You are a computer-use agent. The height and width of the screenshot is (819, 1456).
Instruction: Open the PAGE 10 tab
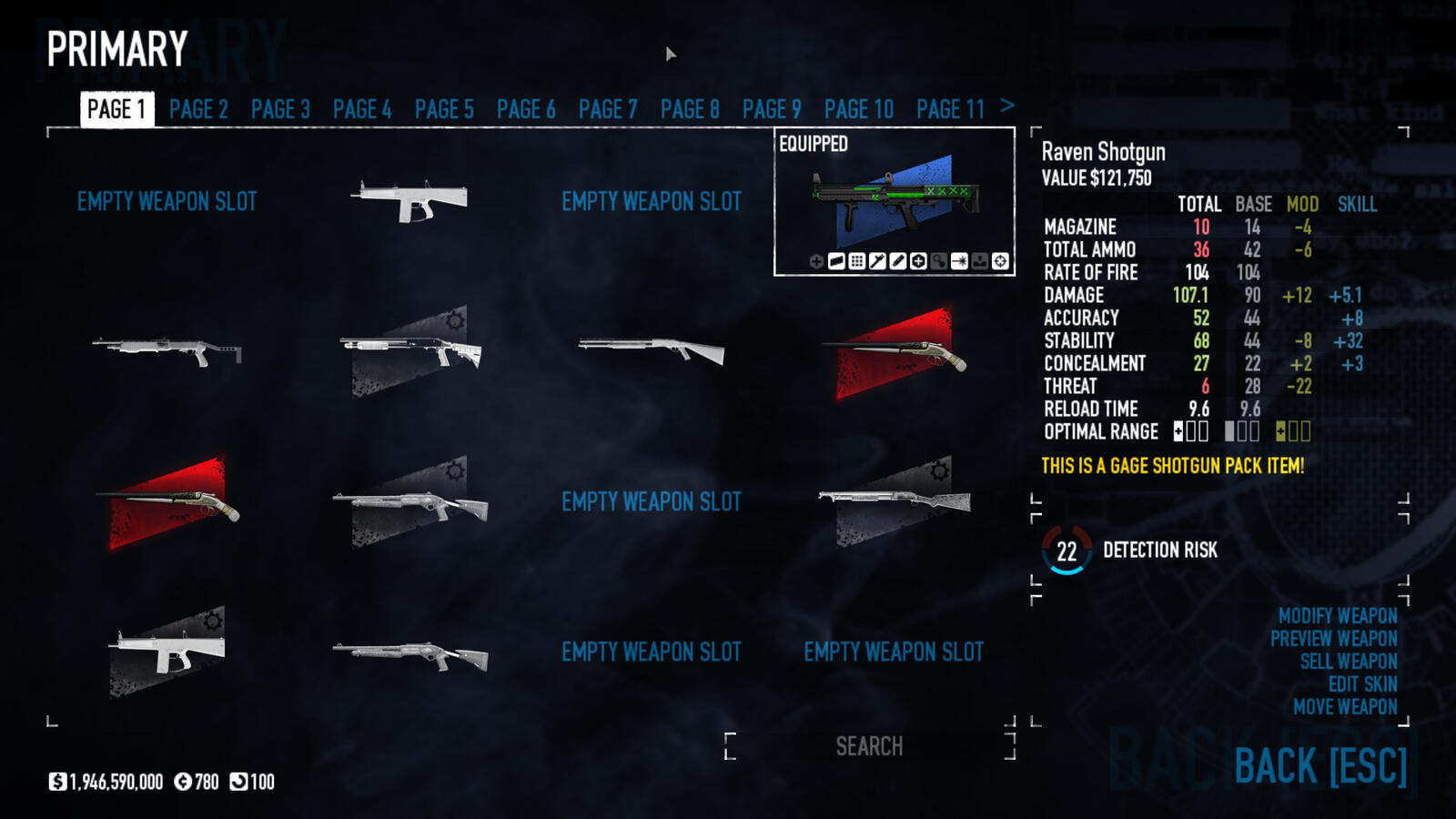tap(858, 109)
